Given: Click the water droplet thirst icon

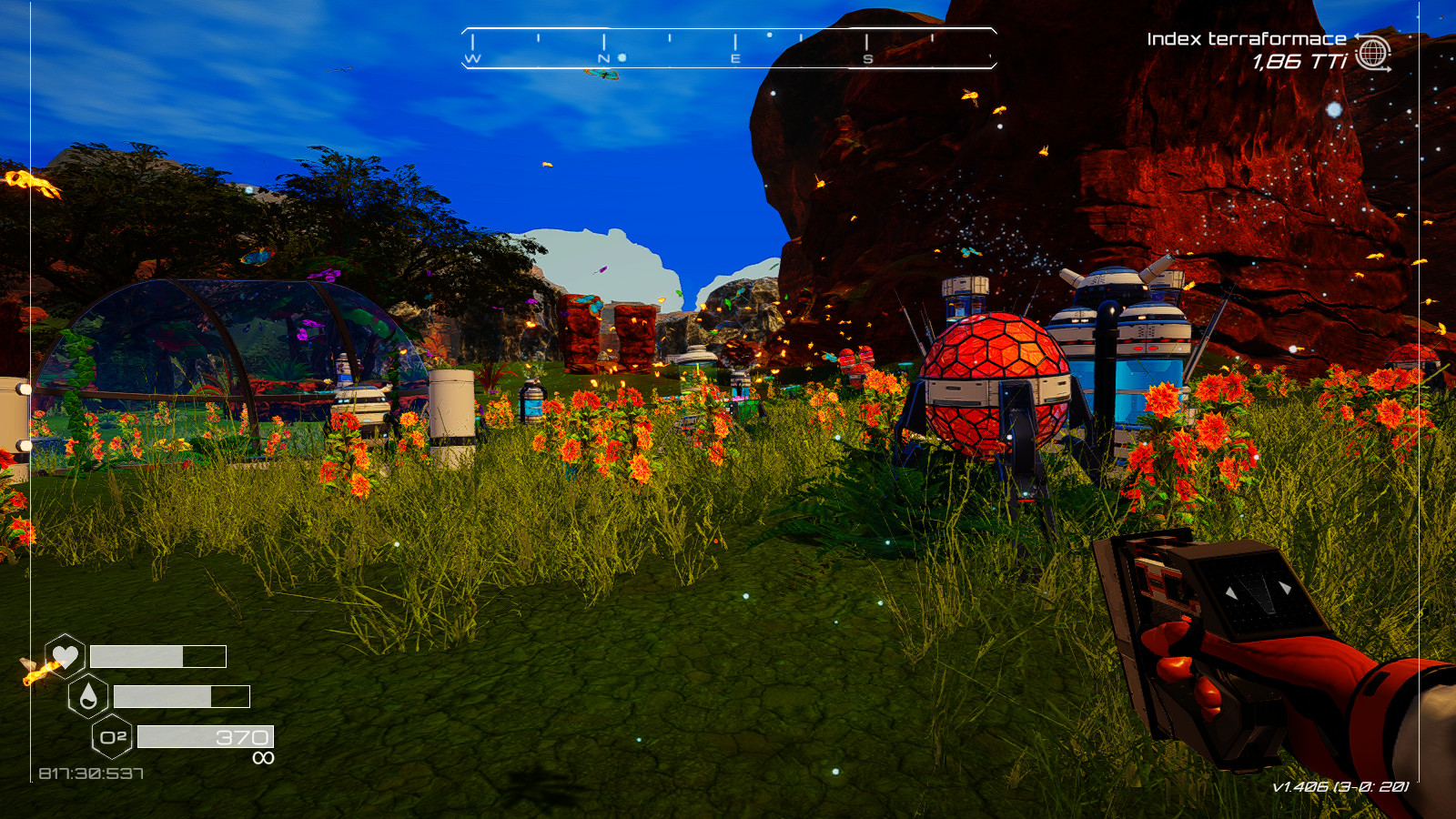Looking at the screenshot, I should 88,696.
